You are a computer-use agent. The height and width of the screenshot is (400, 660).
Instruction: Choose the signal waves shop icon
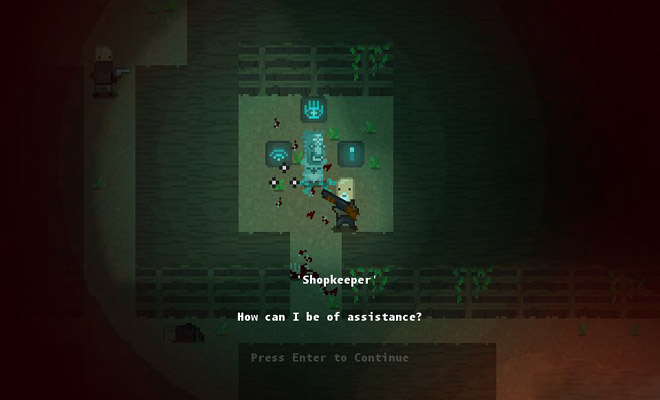[278, 154]
